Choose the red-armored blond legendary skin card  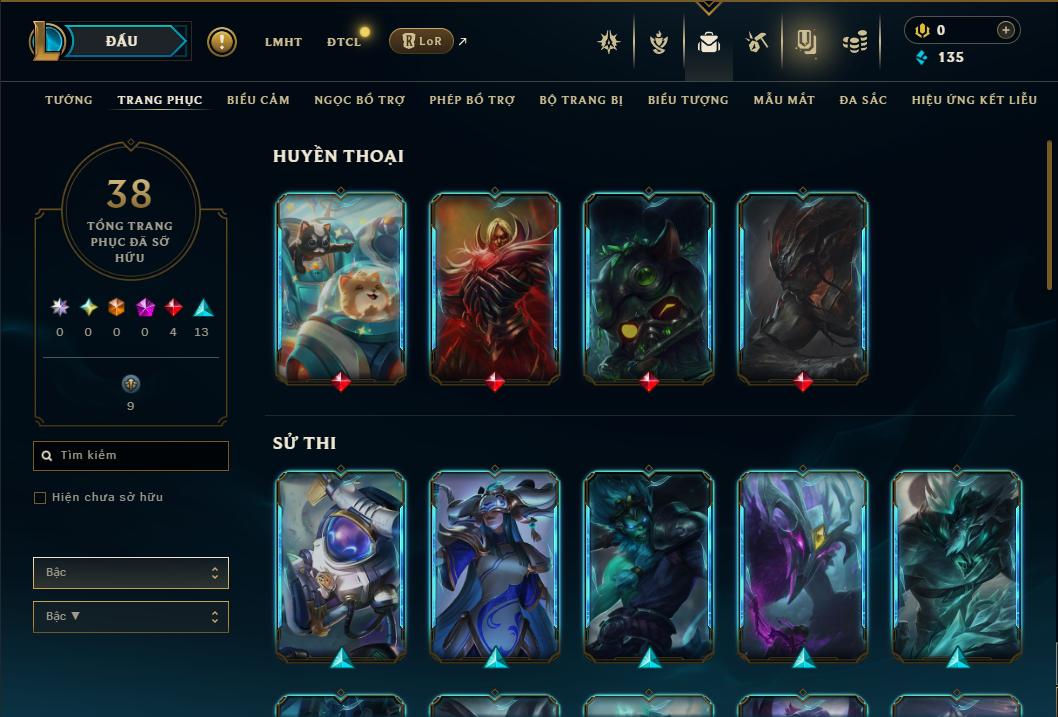click(495, 287)
